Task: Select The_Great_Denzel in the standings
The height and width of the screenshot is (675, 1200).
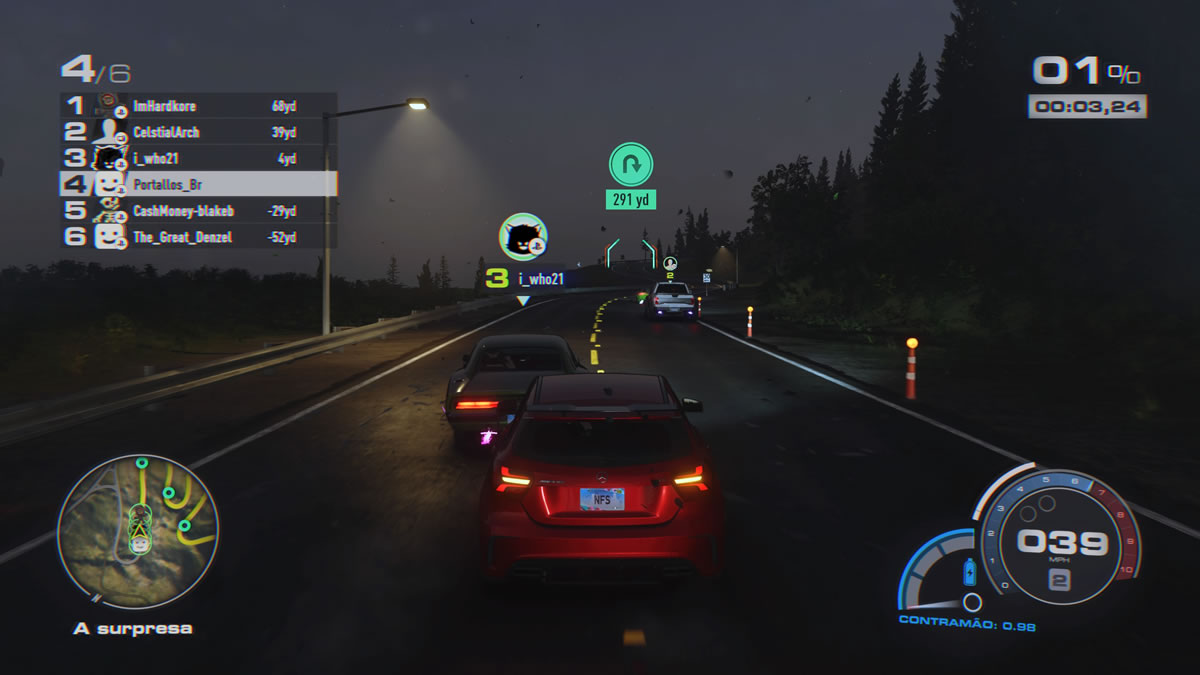Action: point(200,237)
